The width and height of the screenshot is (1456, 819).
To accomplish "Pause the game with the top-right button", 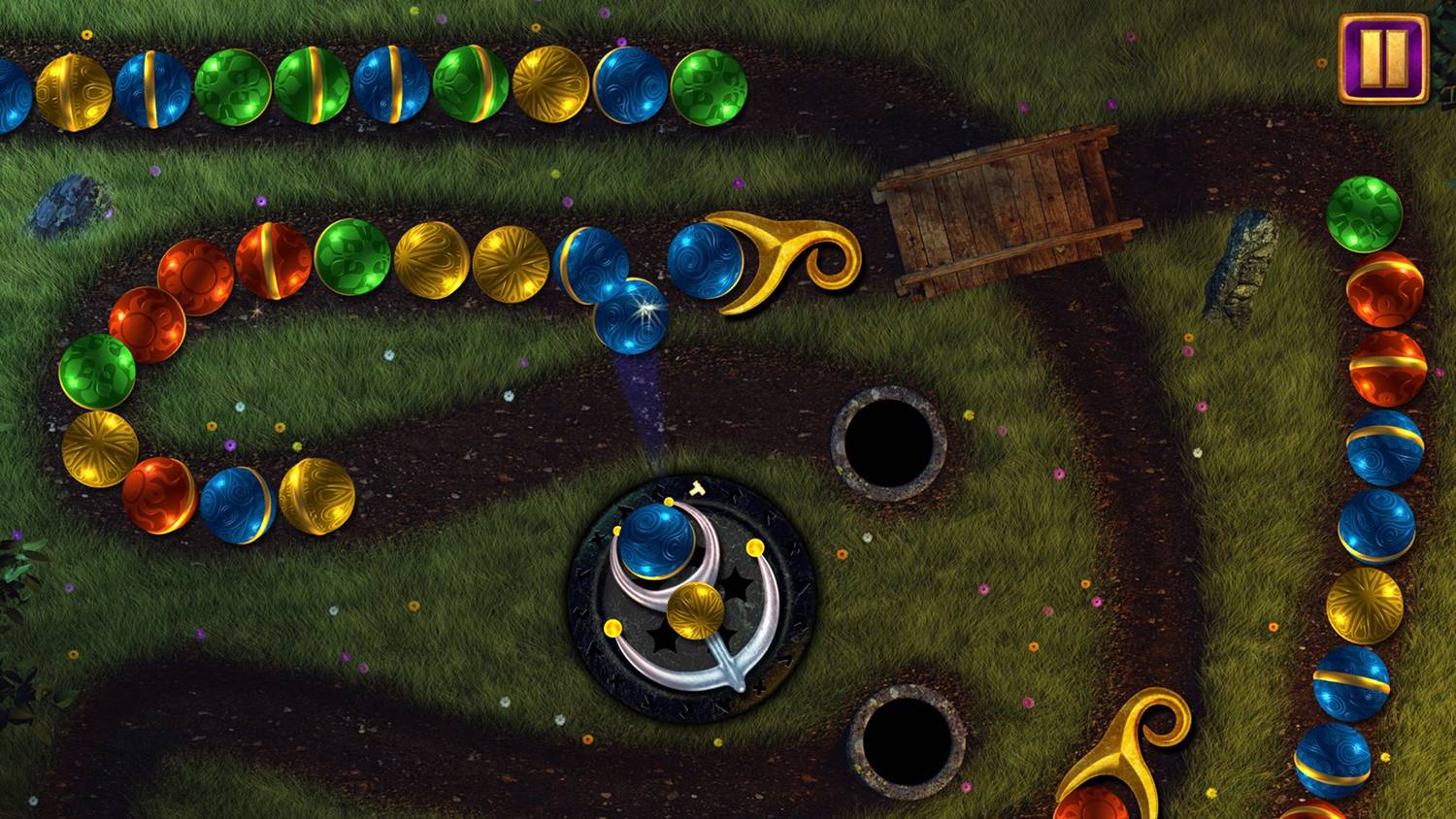I will click(x=1383, y=58).
